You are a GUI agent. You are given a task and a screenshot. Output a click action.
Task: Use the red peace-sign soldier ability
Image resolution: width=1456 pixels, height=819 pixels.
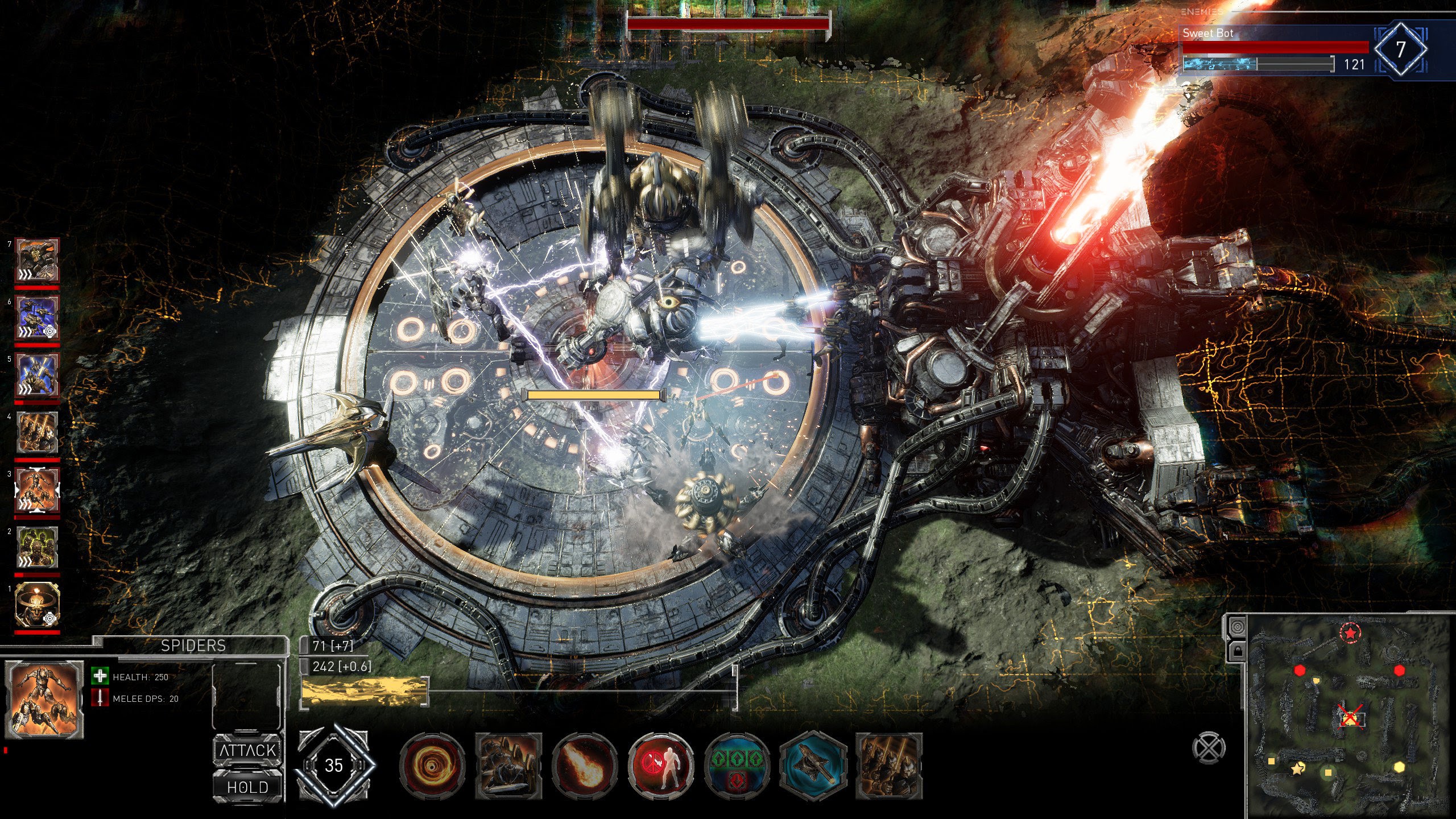point(661,766)
